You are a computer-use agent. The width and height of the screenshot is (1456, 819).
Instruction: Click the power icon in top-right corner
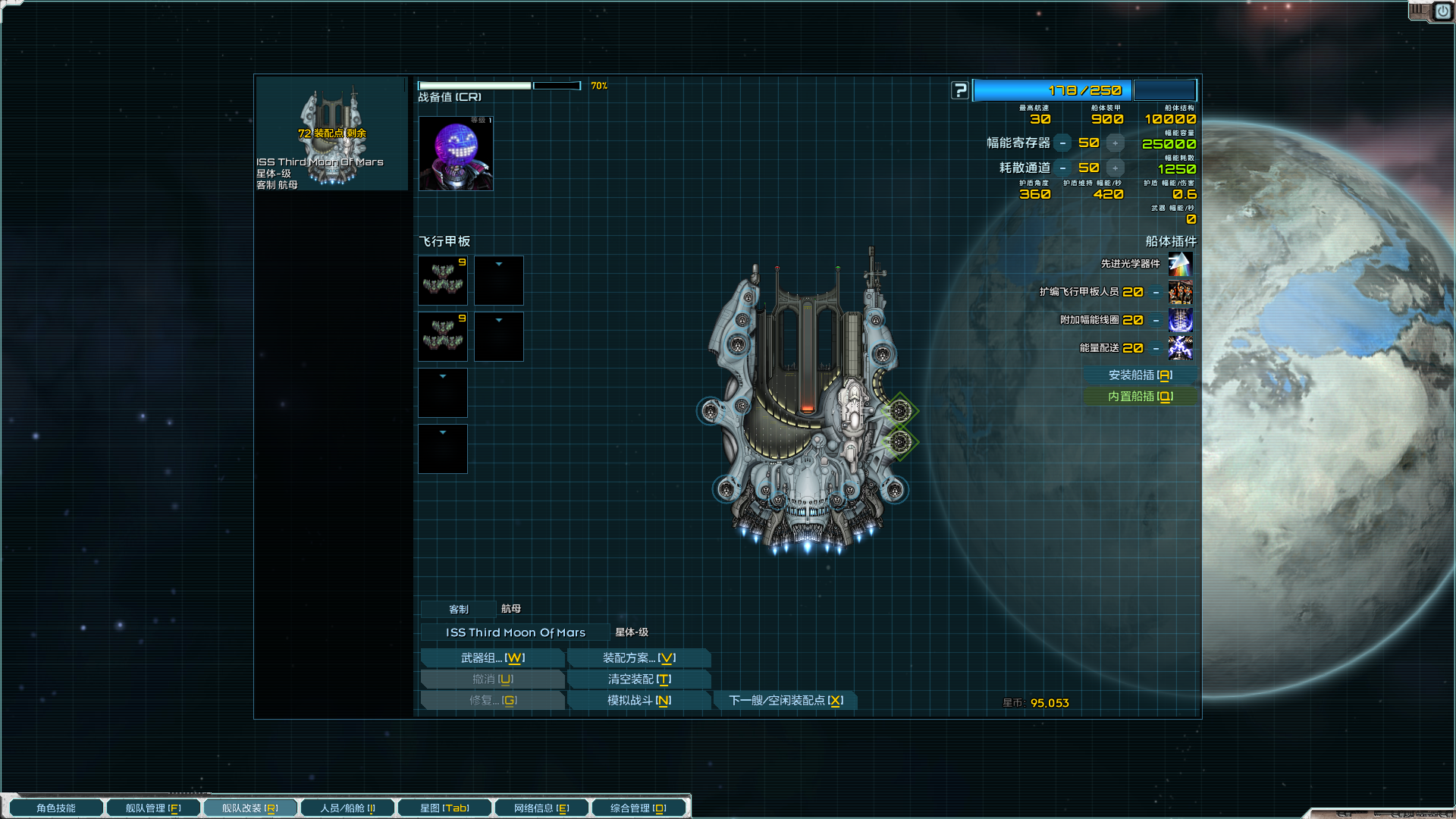[x=1442, y=11]
